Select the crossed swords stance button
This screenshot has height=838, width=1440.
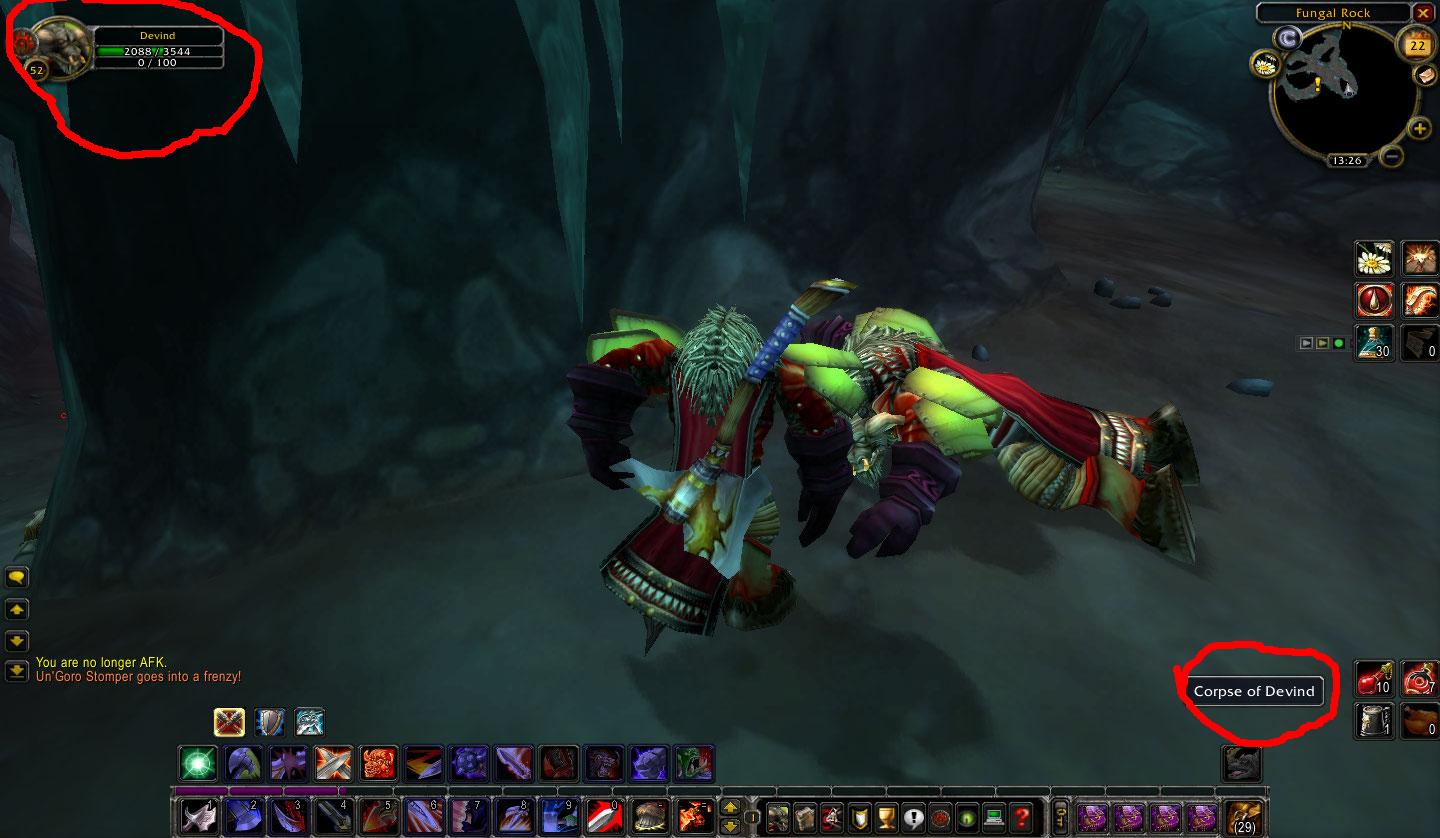[x=229, y=722]
